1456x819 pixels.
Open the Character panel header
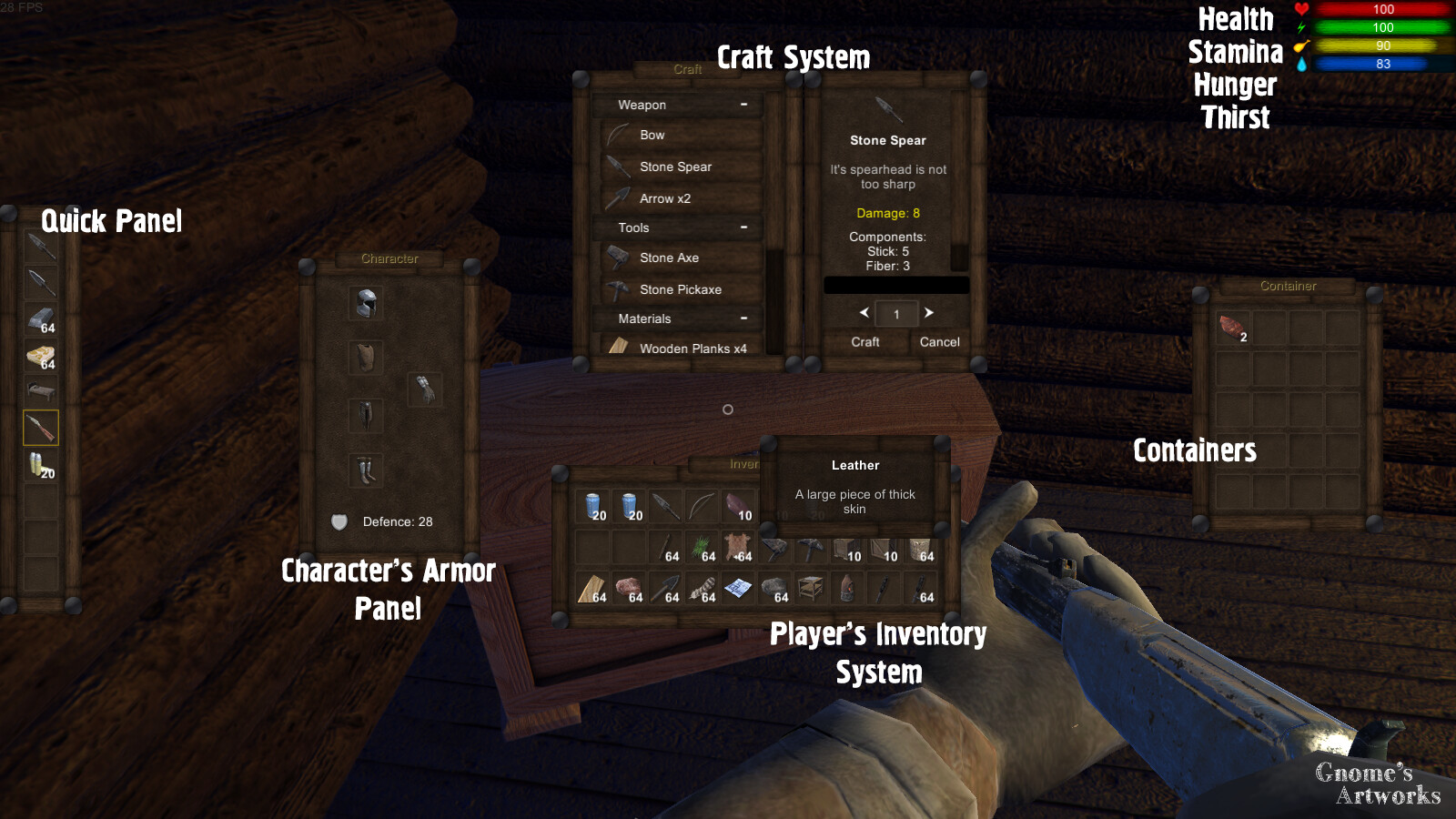coord(391,258)
